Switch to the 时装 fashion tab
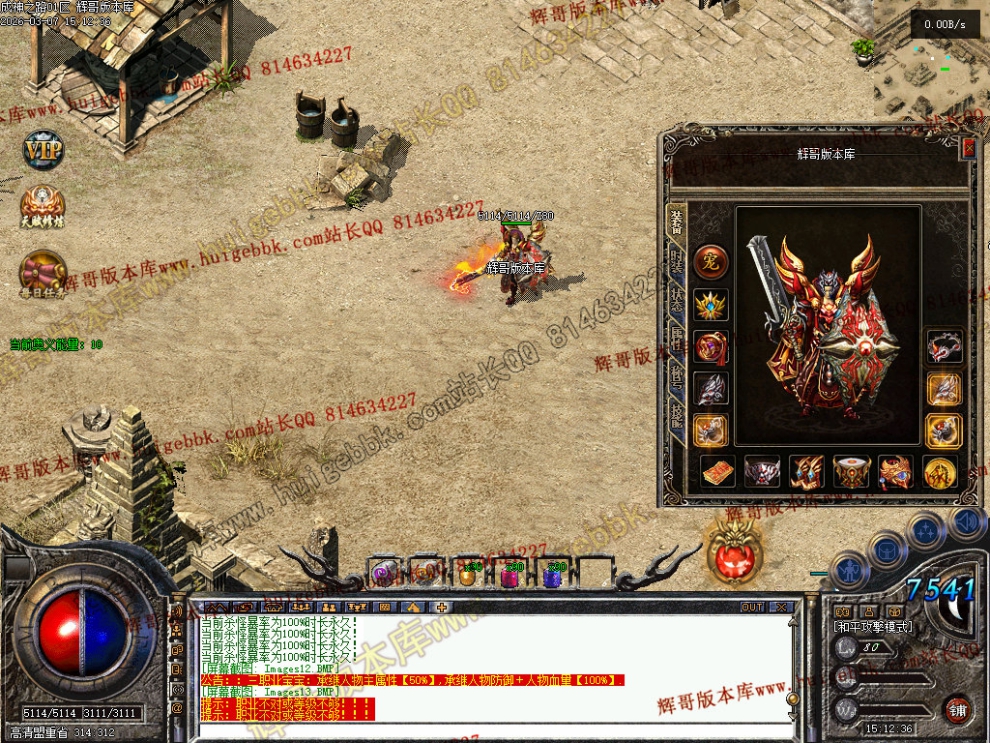Viewport: 990px width, 743px height. (x=677, y=263)
